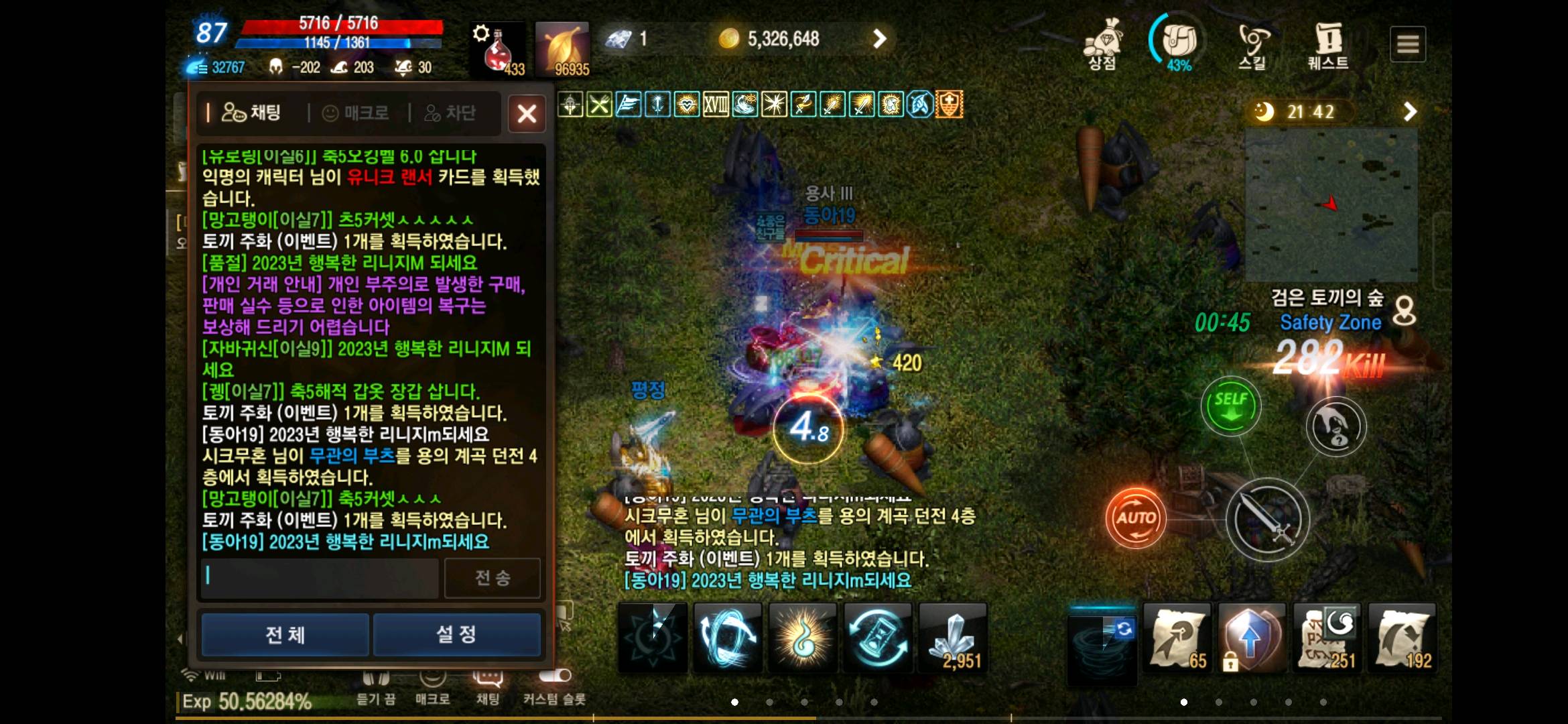Image resolution: width=1568 pixels, height=724 pixels.
Task: Open chat 설정 settings
Action: (x=456, y=634)
